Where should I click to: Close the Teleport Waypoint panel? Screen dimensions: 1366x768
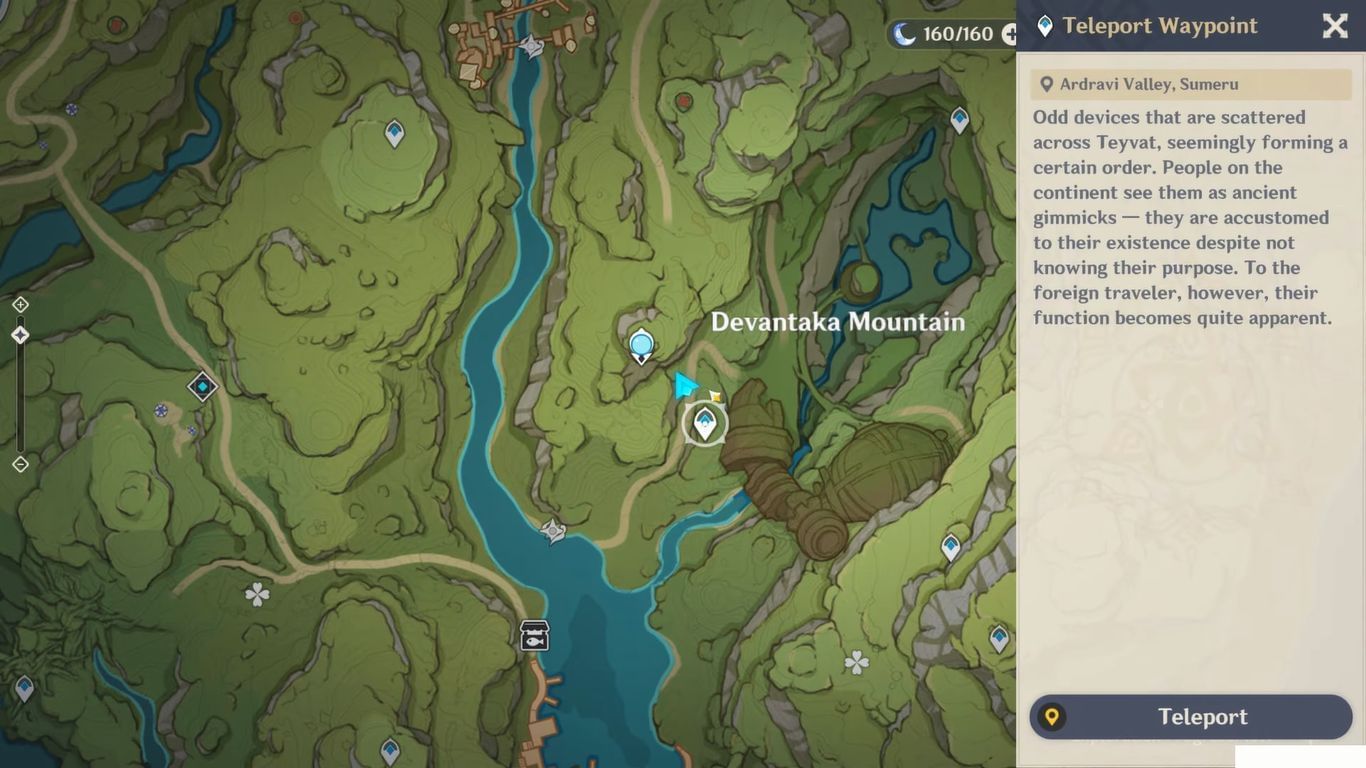1334,26
